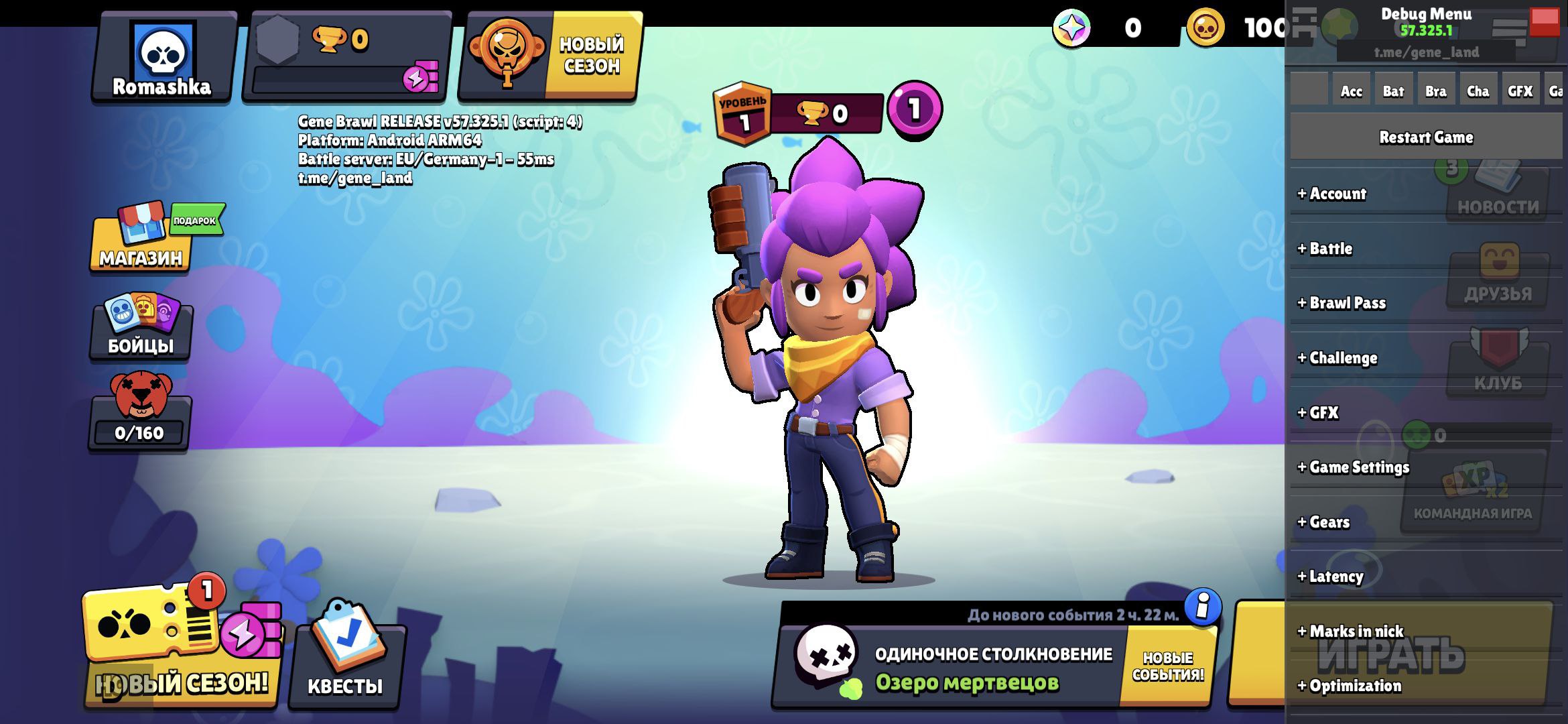Close the Debug Menu with red button
Screen dimensions: 1568x724
(x=1545, y=21)
